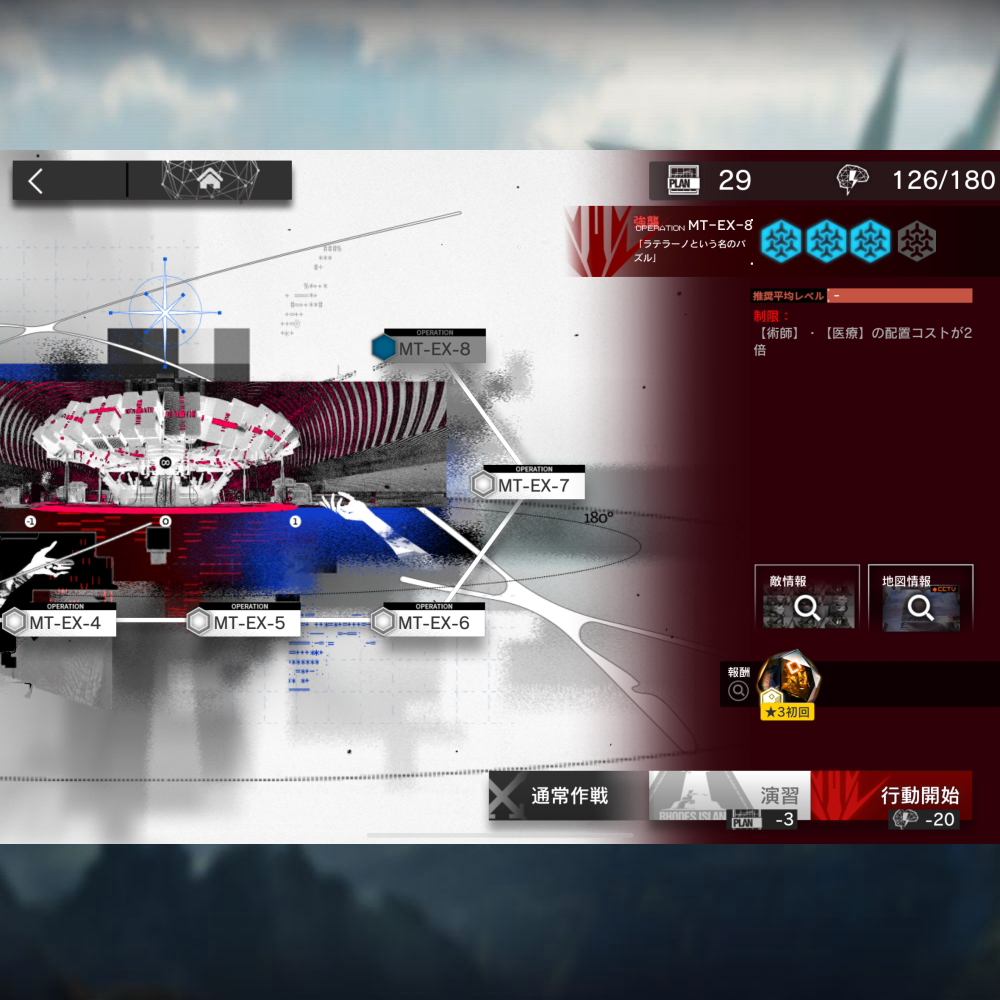
Task: Pick the MT-EX-4 operation
Action: [x=59, y=622]
